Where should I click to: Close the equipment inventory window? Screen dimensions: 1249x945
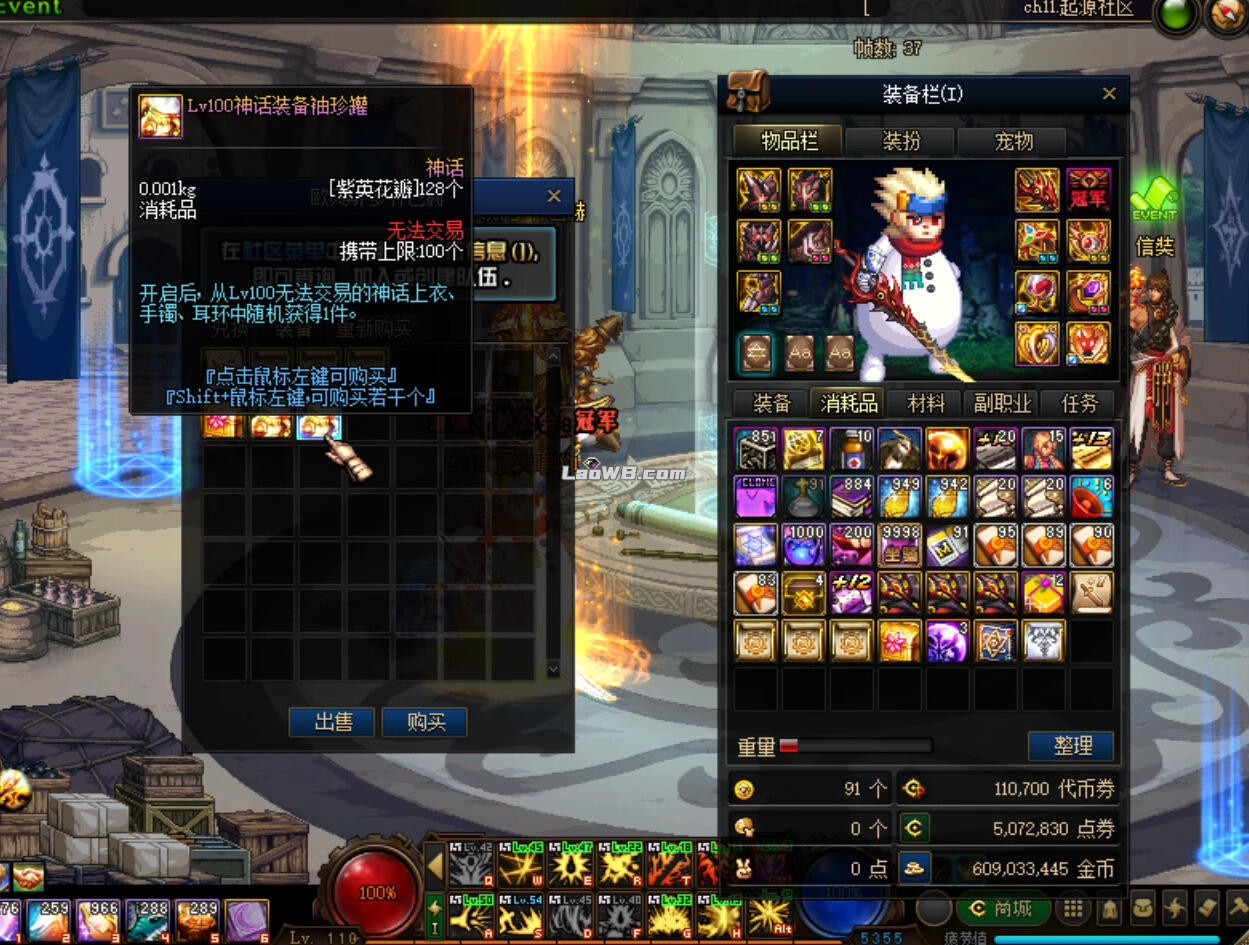click(1108, 94)
